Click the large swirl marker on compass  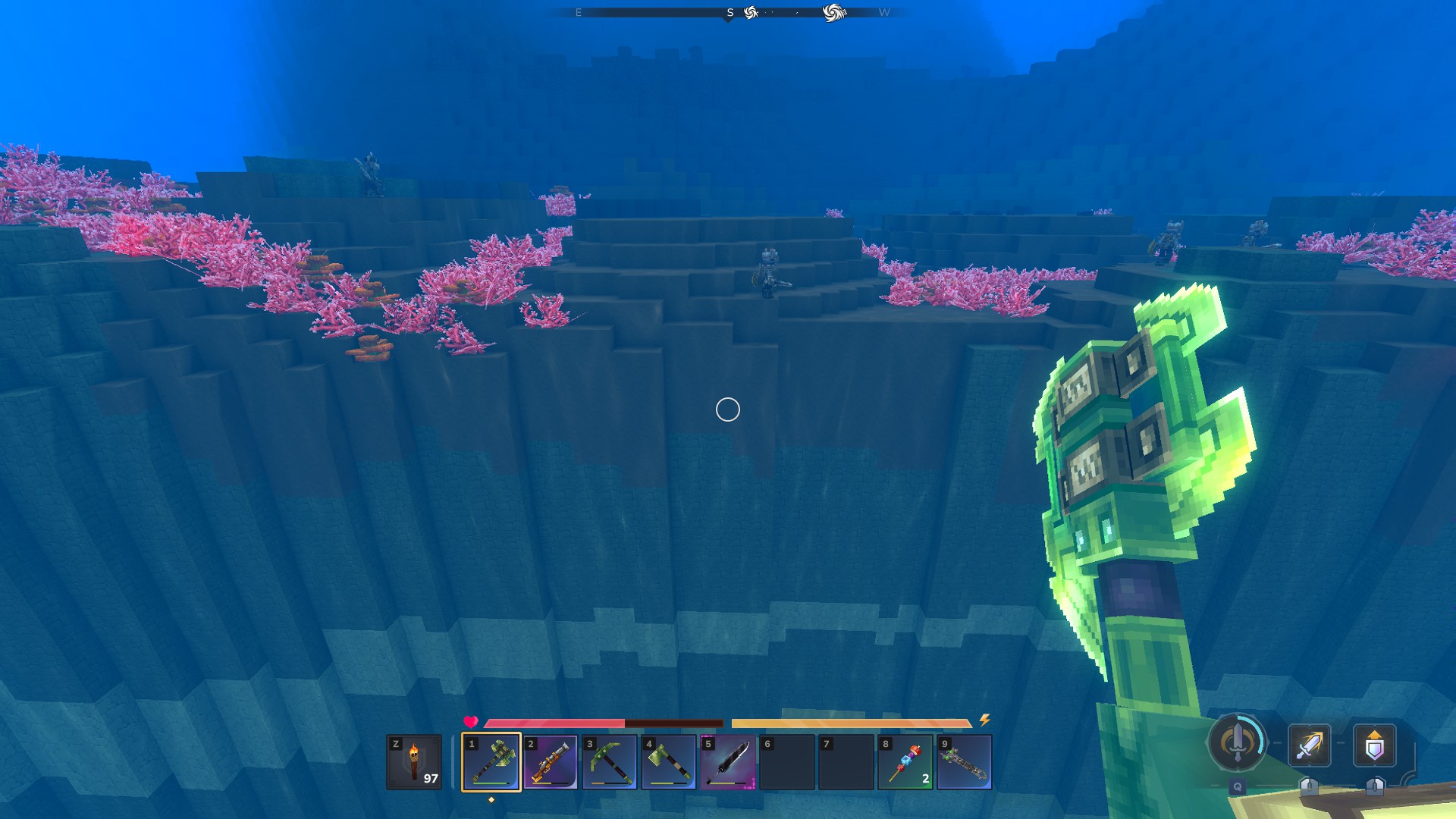(x=833, y=13)
